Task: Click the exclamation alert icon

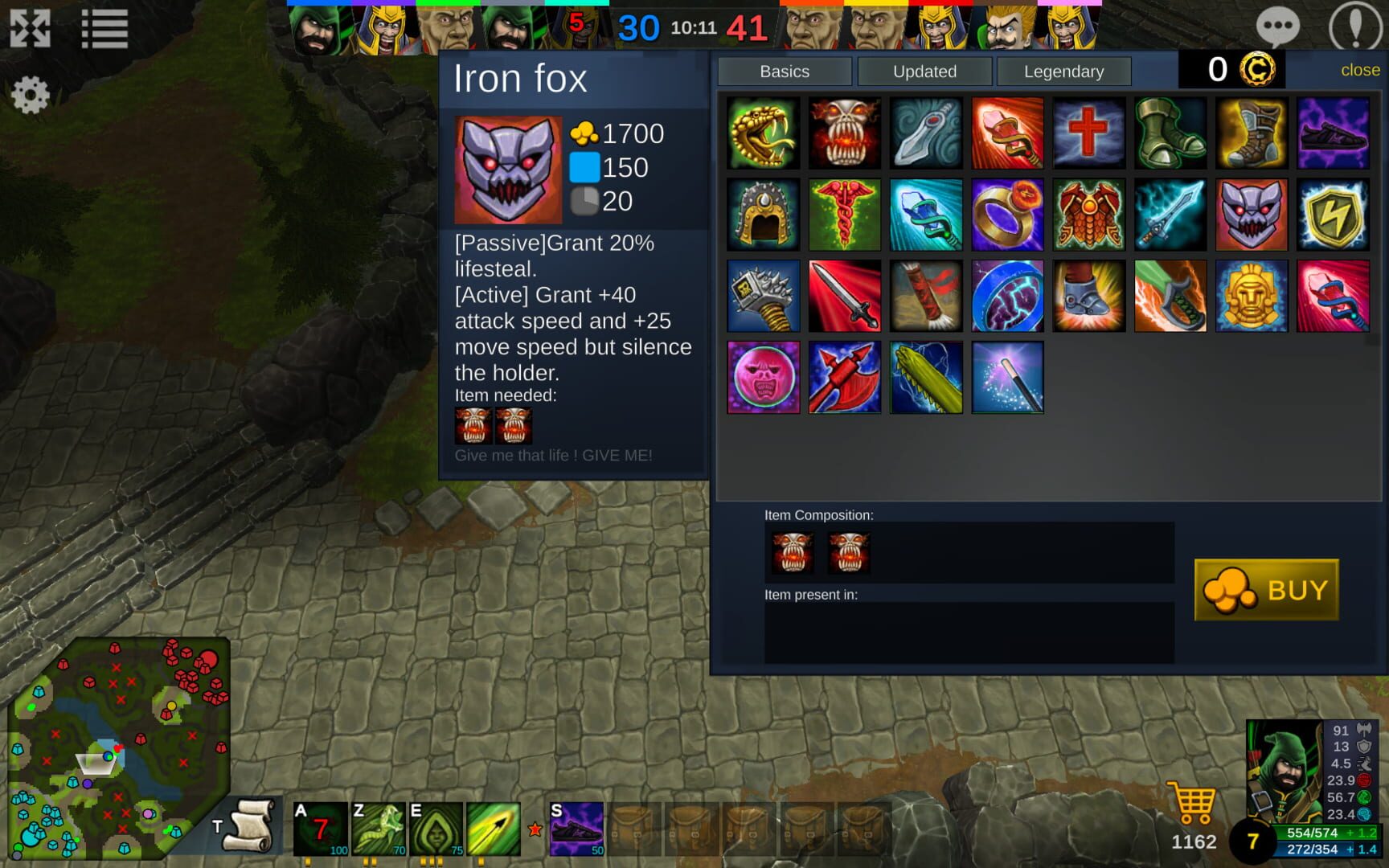Action: pyautogui.click(x=1354, y=27)
